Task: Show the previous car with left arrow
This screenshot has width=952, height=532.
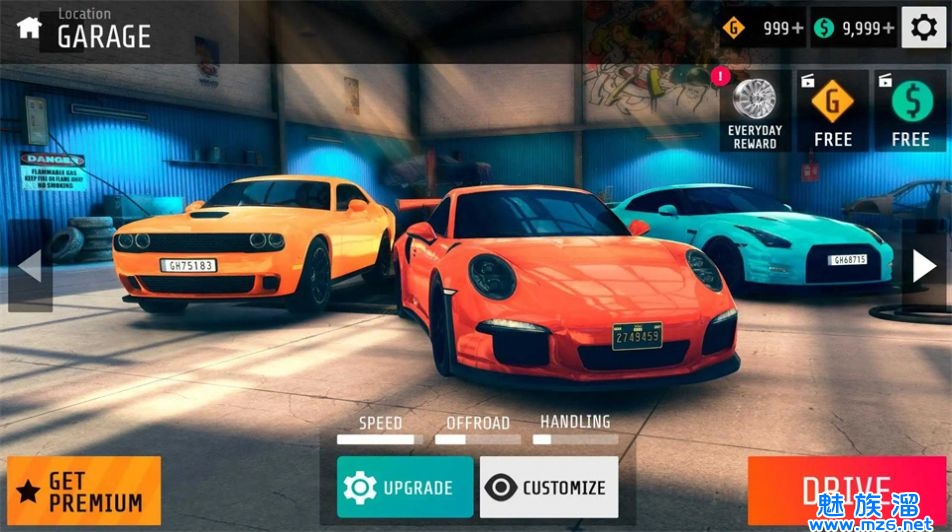Action: 30,266
